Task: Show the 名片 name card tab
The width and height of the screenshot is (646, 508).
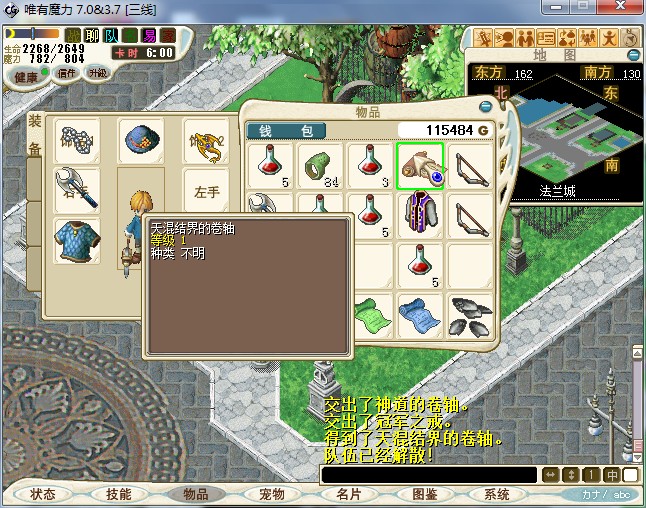Action: tap(348, 494)
